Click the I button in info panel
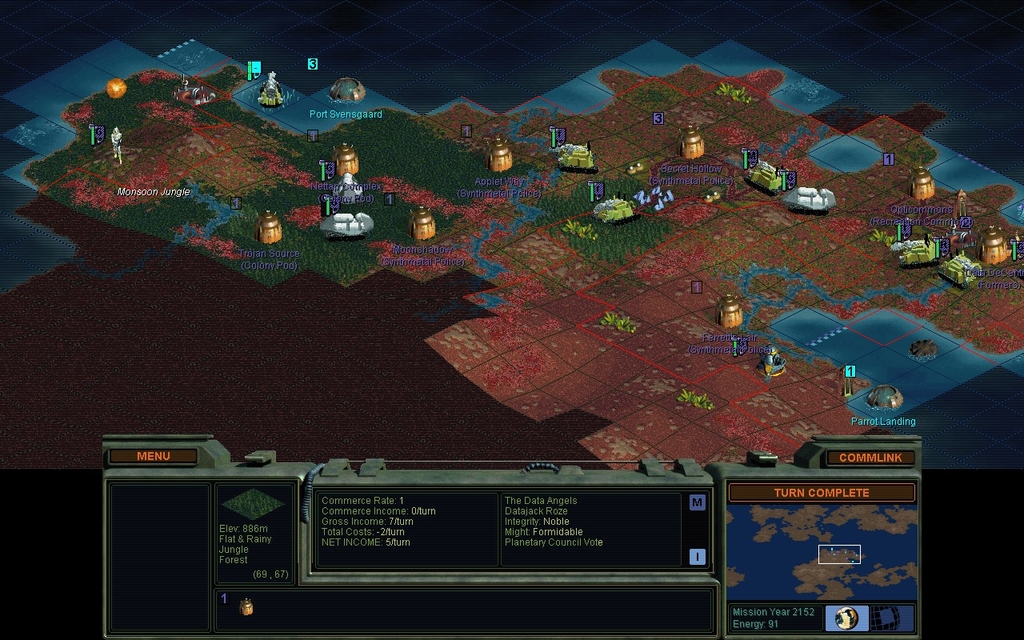Image resolution: width=1024 pixels, height=640 pixels. coord(697,557)
